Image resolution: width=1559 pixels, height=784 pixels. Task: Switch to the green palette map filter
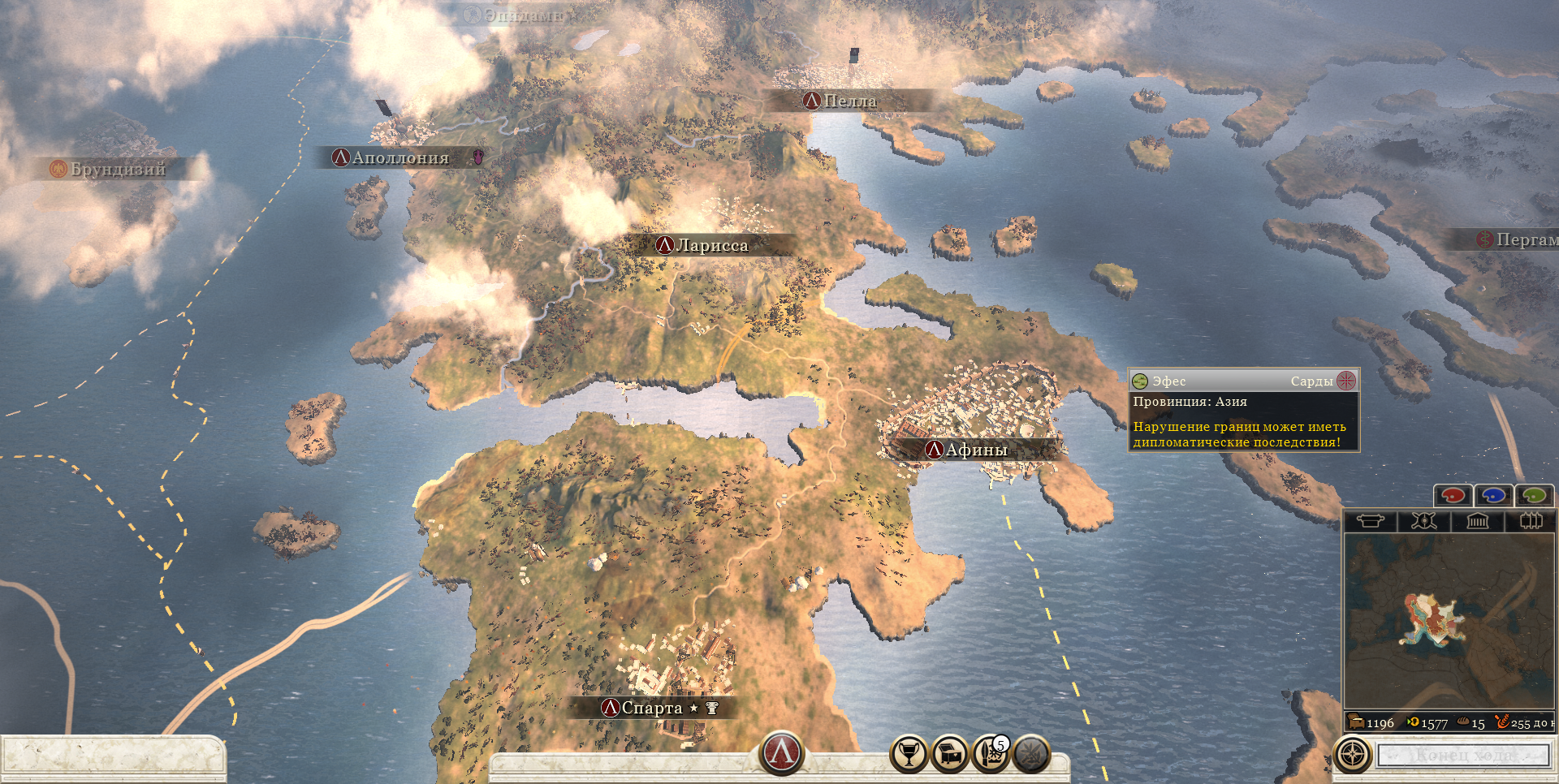pyautogui.click(x=1534, y=495)
